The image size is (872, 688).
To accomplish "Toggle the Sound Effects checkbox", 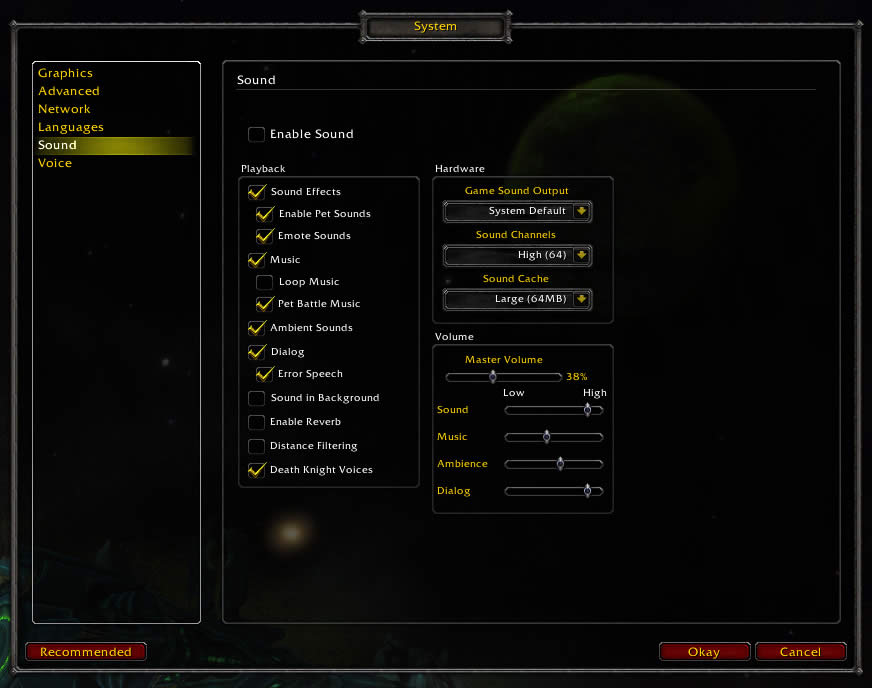I will (x=257, y=192).
